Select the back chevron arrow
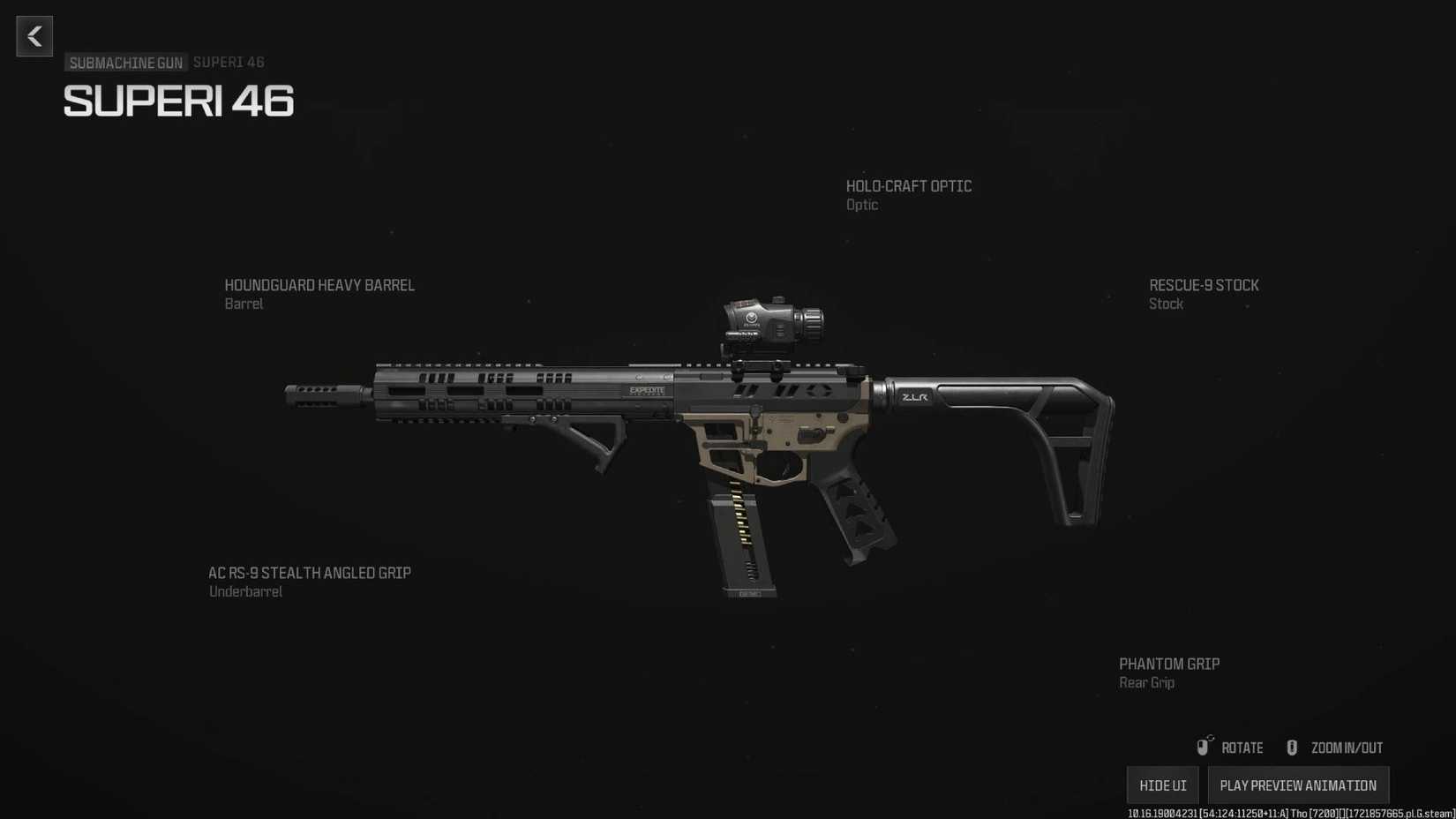 pyautogui.click(x=34, y=36)
